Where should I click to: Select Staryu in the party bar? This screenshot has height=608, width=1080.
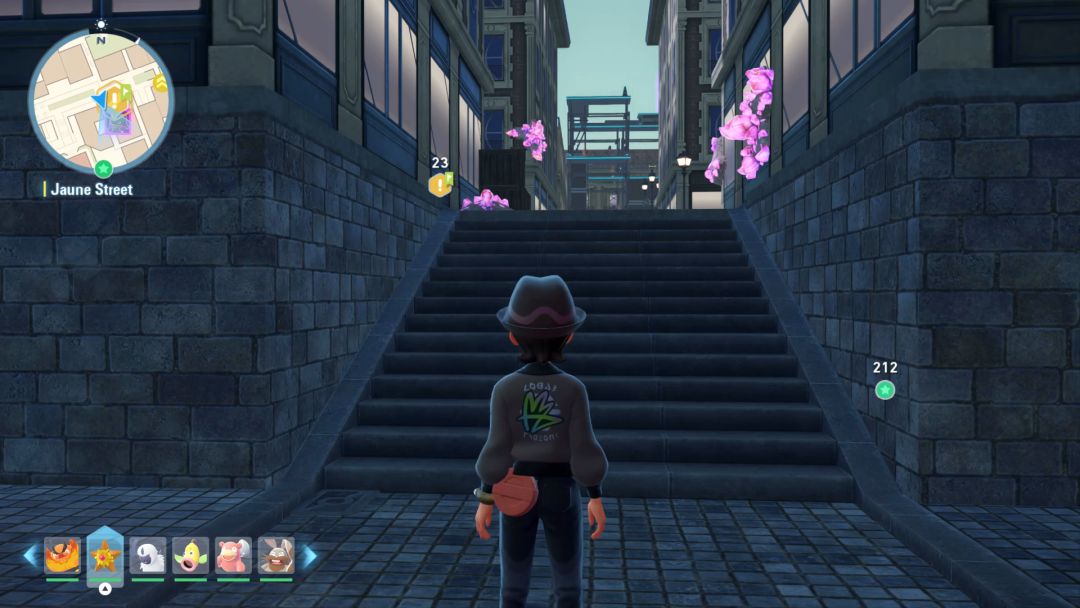104,555
